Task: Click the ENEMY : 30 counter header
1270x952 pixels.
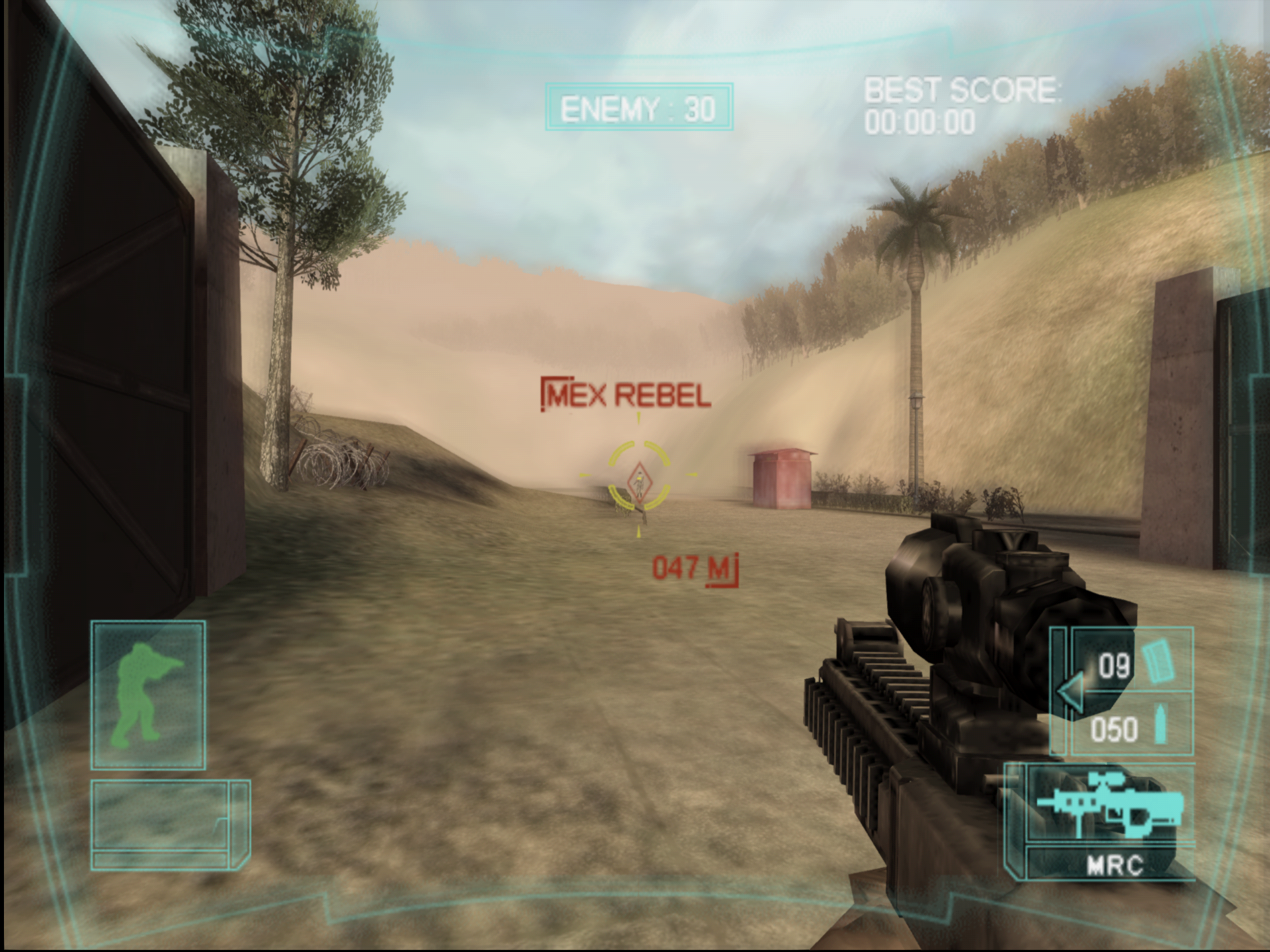Action: [638, 106]
